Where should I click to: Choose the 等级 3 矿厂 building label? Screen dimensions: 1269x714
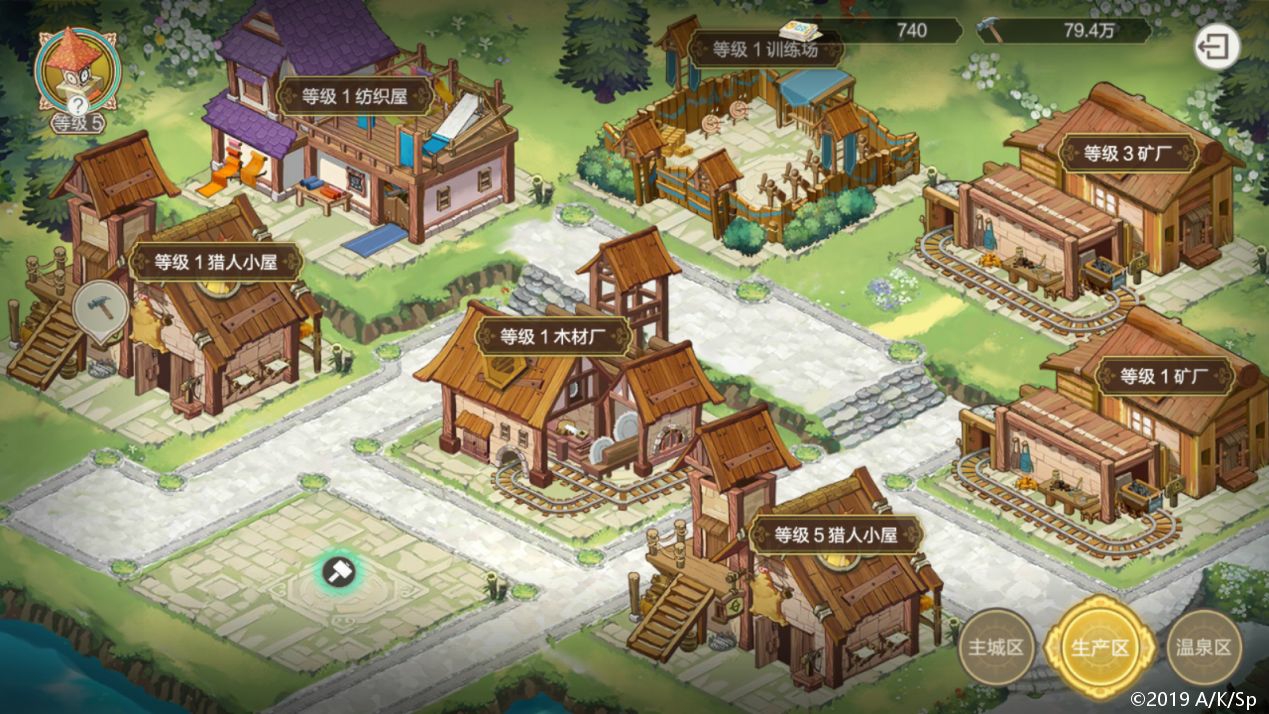(1127, 153)
